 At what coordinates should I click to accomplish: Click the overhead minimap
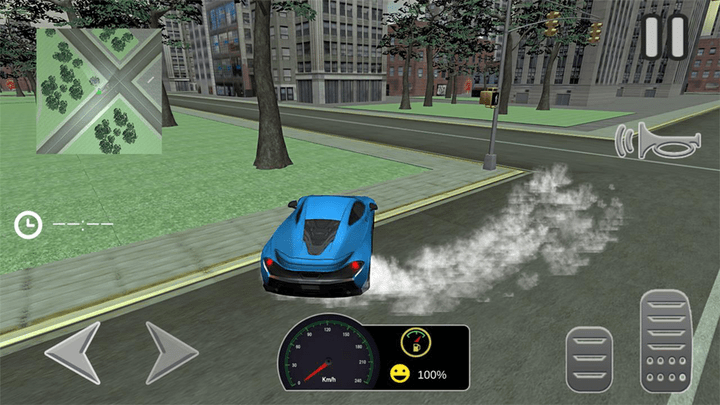point(99,91)
